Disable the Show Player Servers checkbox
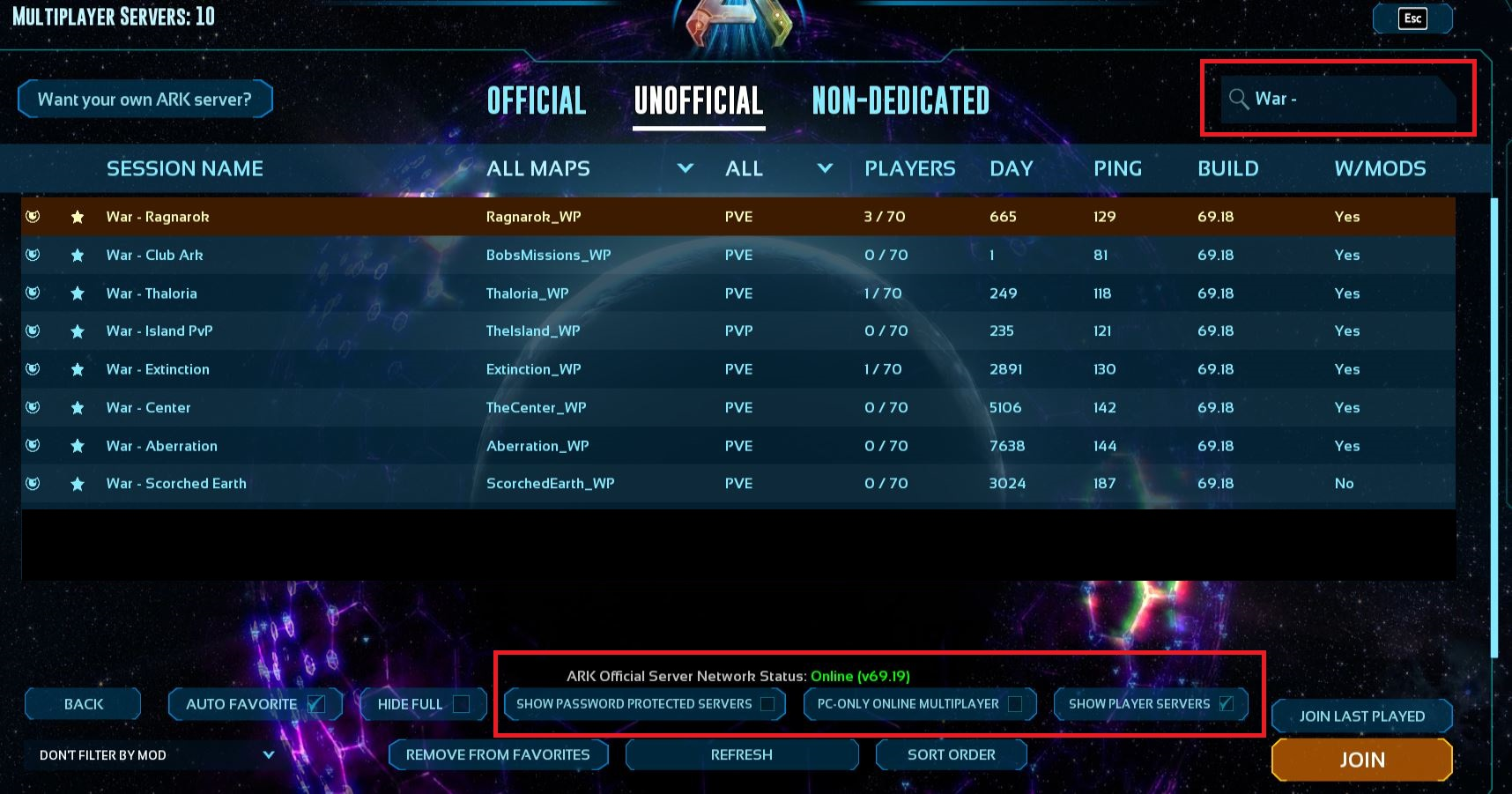The width and height of the screenshot is (1512, 794). pos(1227,703)
